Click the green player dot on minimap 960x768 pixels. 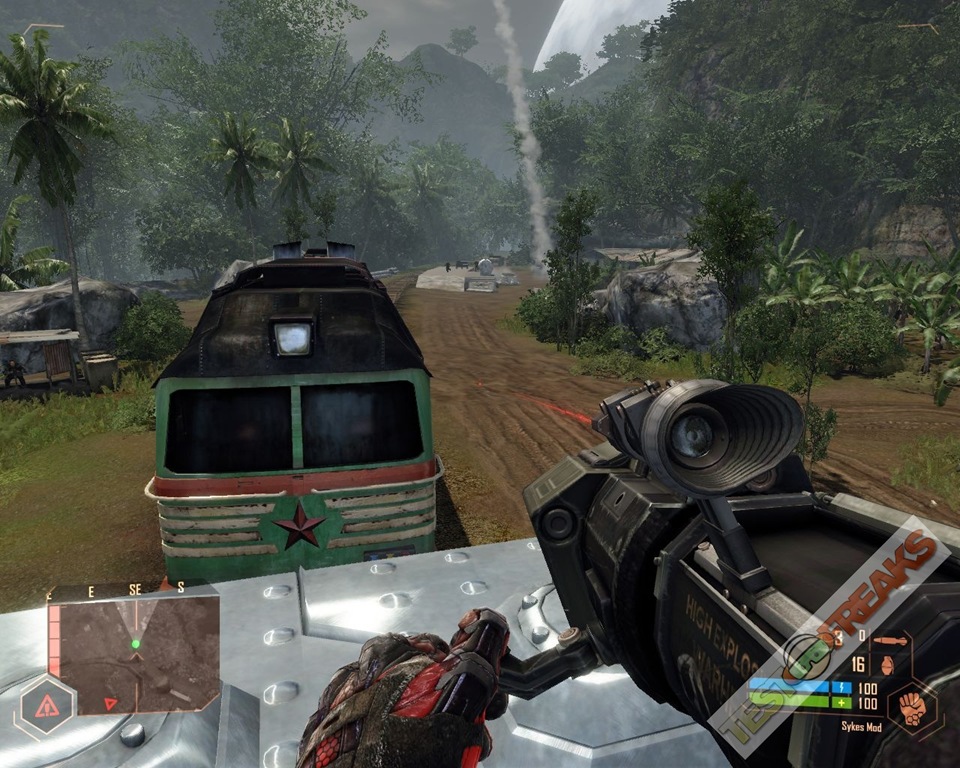[x=135, y=644]
